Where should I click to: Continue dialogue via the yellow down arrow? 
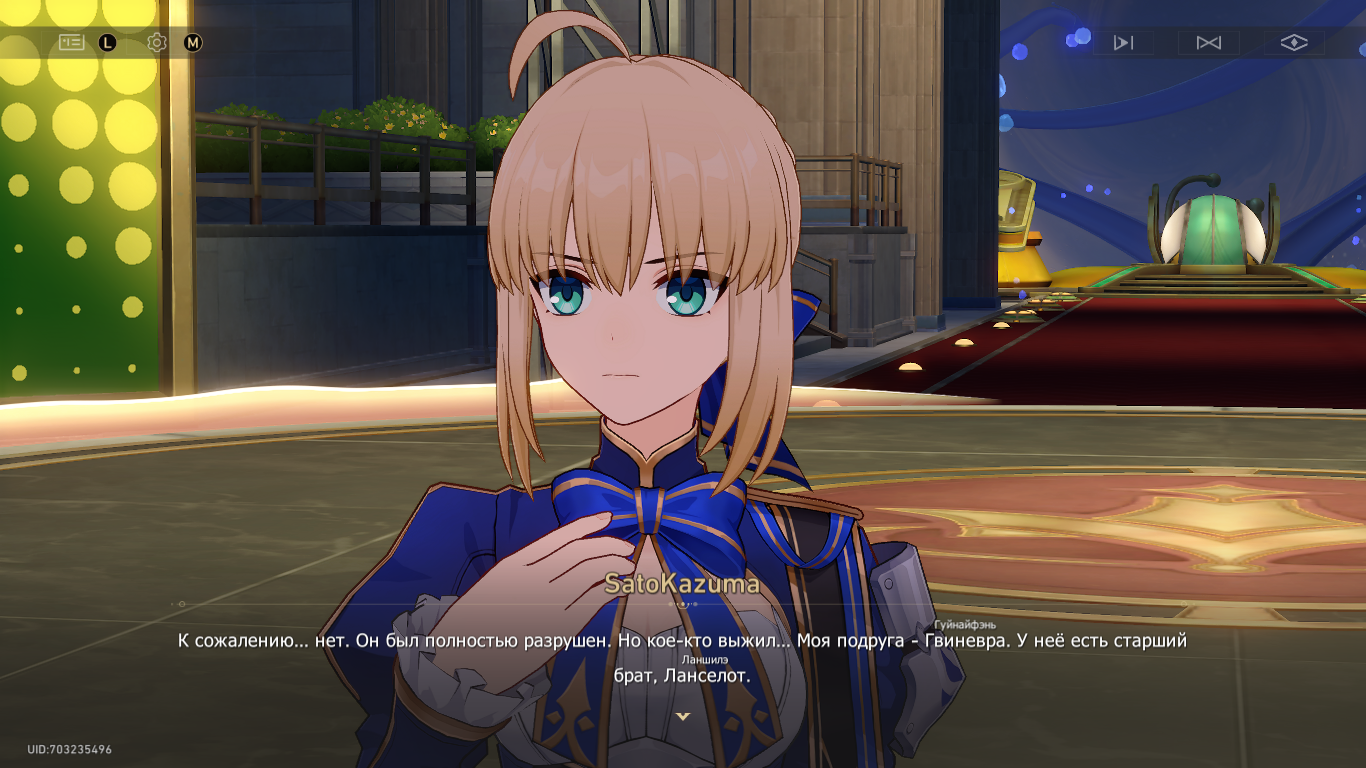tap(683, 716)
